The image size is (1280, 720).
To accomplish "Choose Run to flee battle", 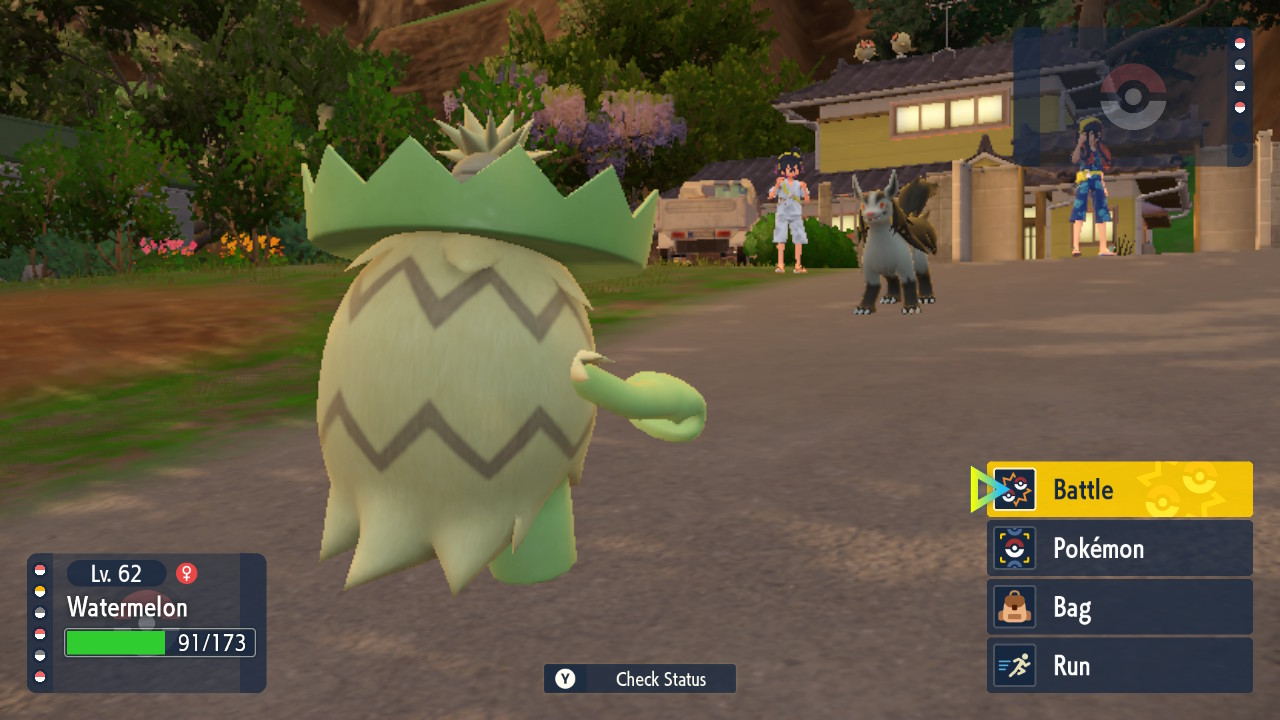I will pyautogui.click(x=1119, y=666).
